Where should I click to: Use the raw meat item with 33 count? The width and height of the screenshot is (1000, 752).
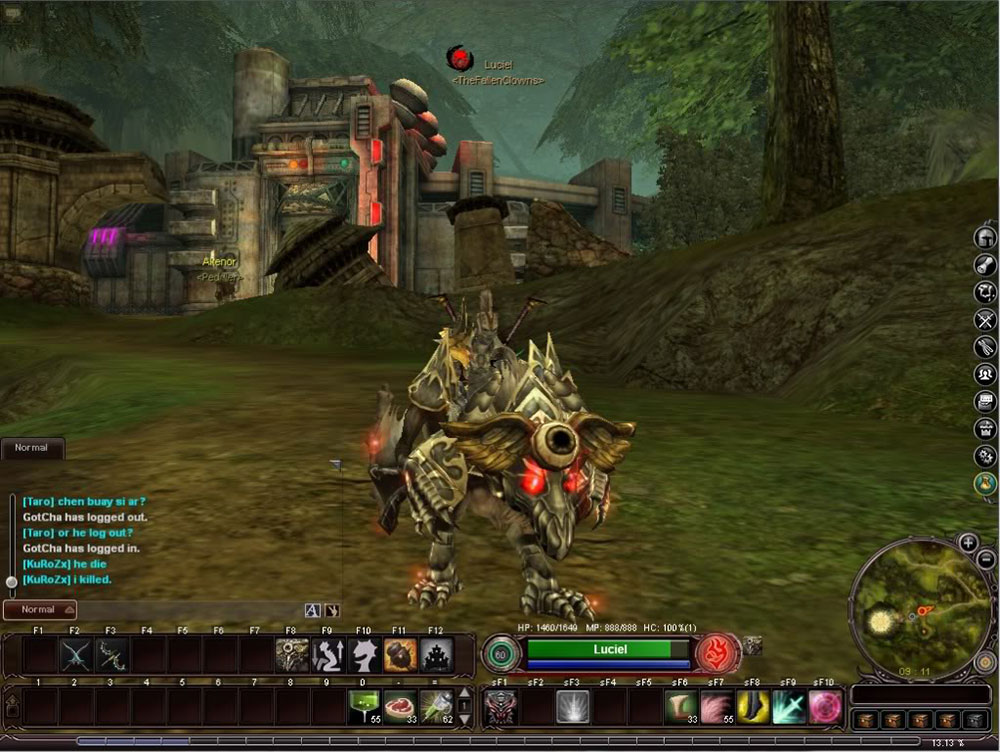pyautogui.click(x=400, y=706)
